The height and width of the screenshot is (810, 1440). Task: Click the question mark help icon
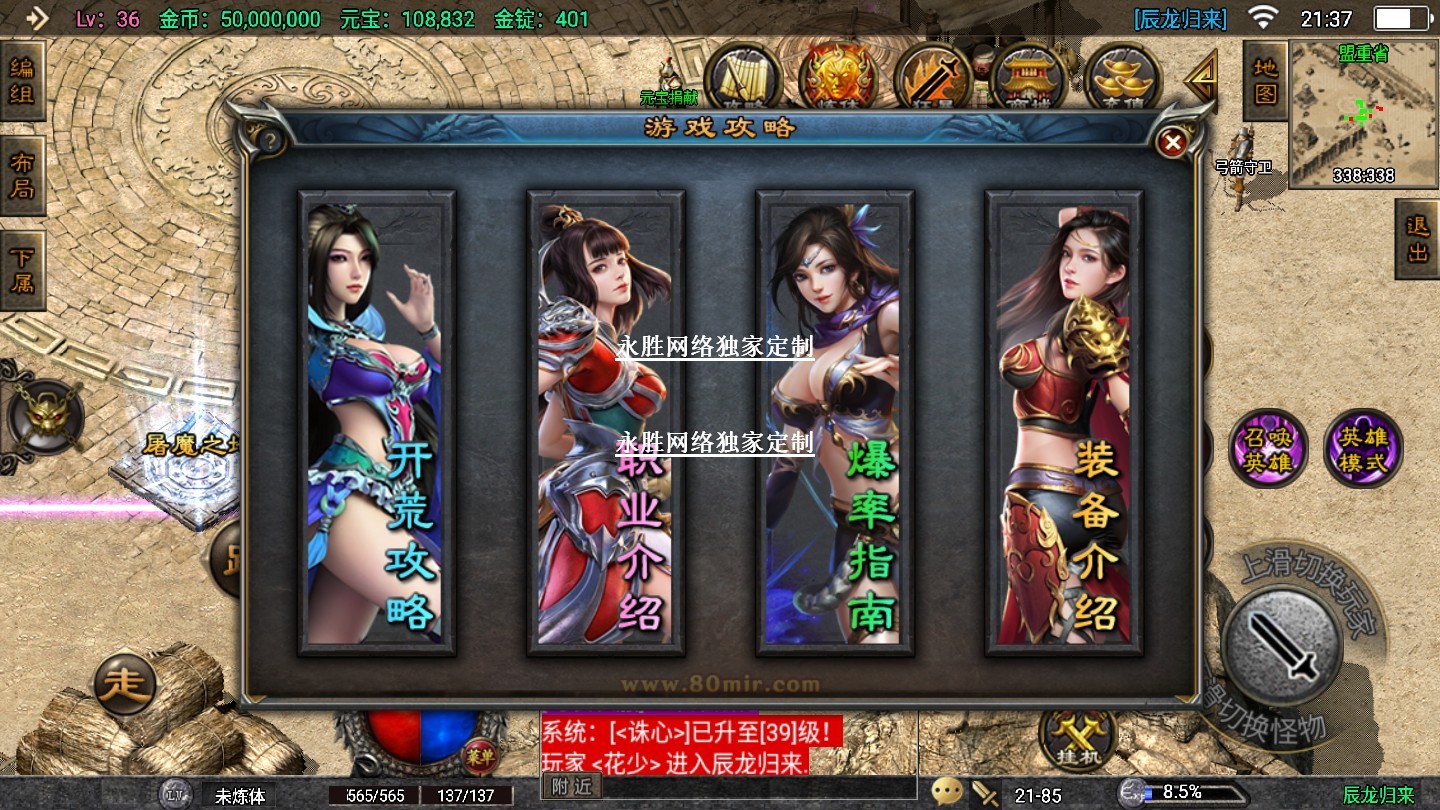268,141
